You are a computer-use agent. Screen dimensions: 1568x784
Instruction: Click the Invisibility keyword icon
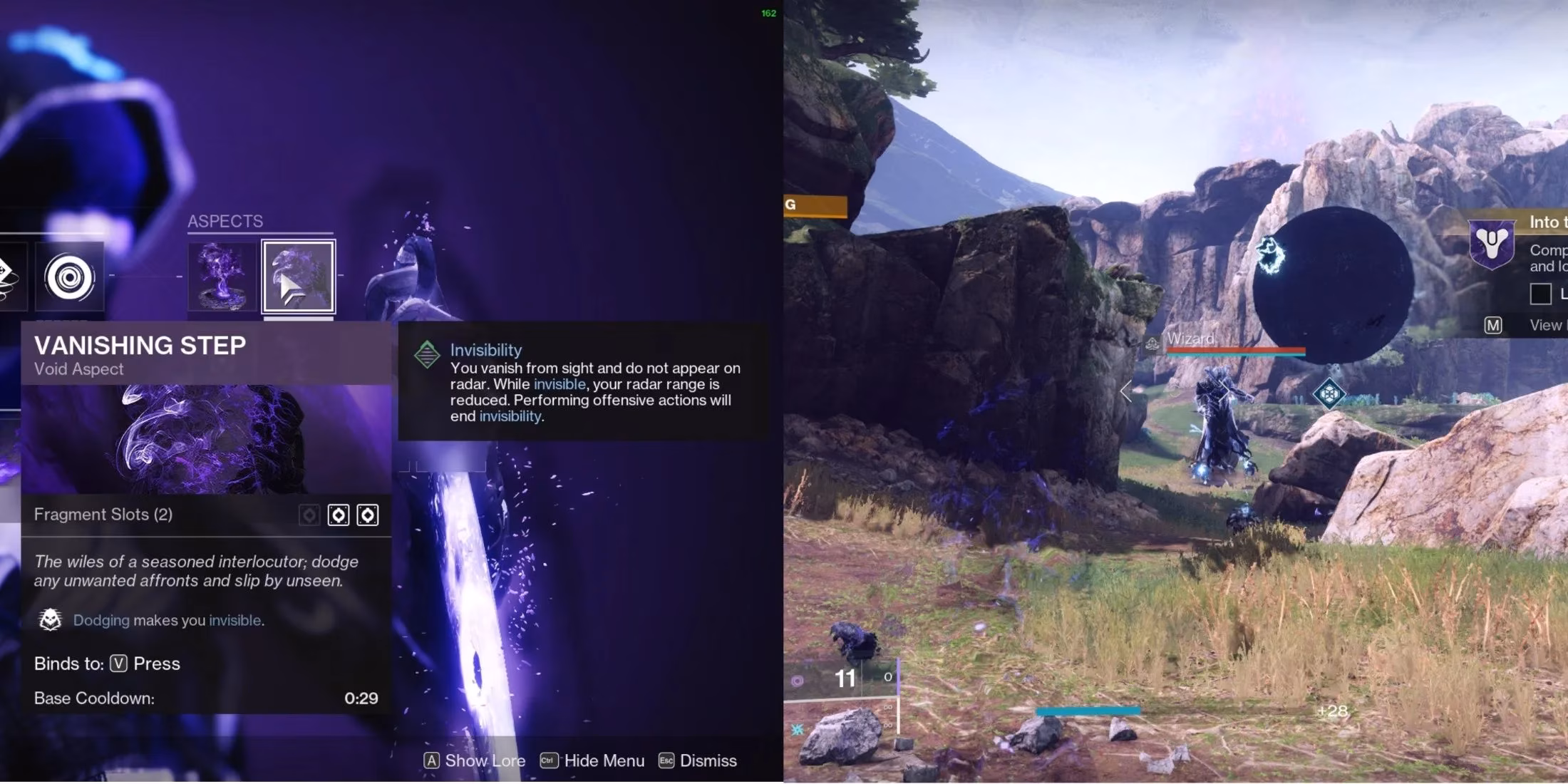pyautogui.click(x=428, y=354)
